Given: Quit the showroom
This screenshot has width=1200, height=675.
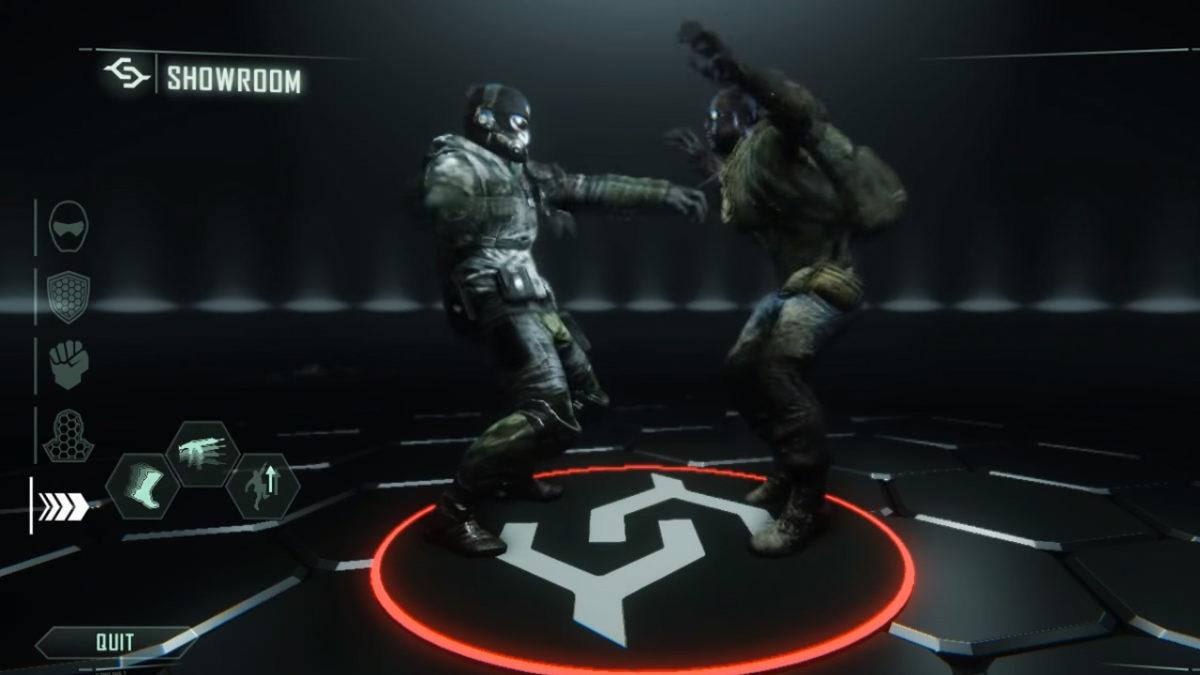Looking at the screenshot, I should click(115, 642).
